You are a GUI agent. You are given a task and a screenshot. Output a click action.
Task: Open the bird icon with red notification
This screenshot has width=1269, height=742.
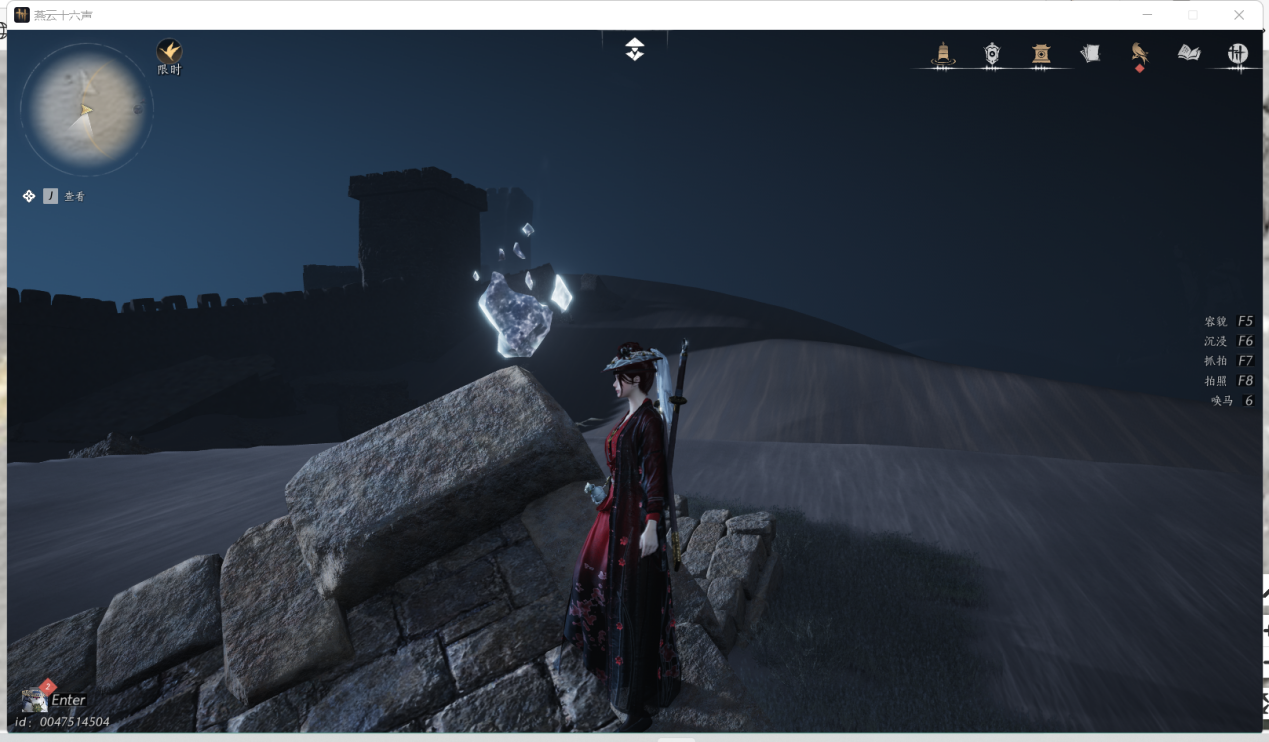(x=1139, y=54)
